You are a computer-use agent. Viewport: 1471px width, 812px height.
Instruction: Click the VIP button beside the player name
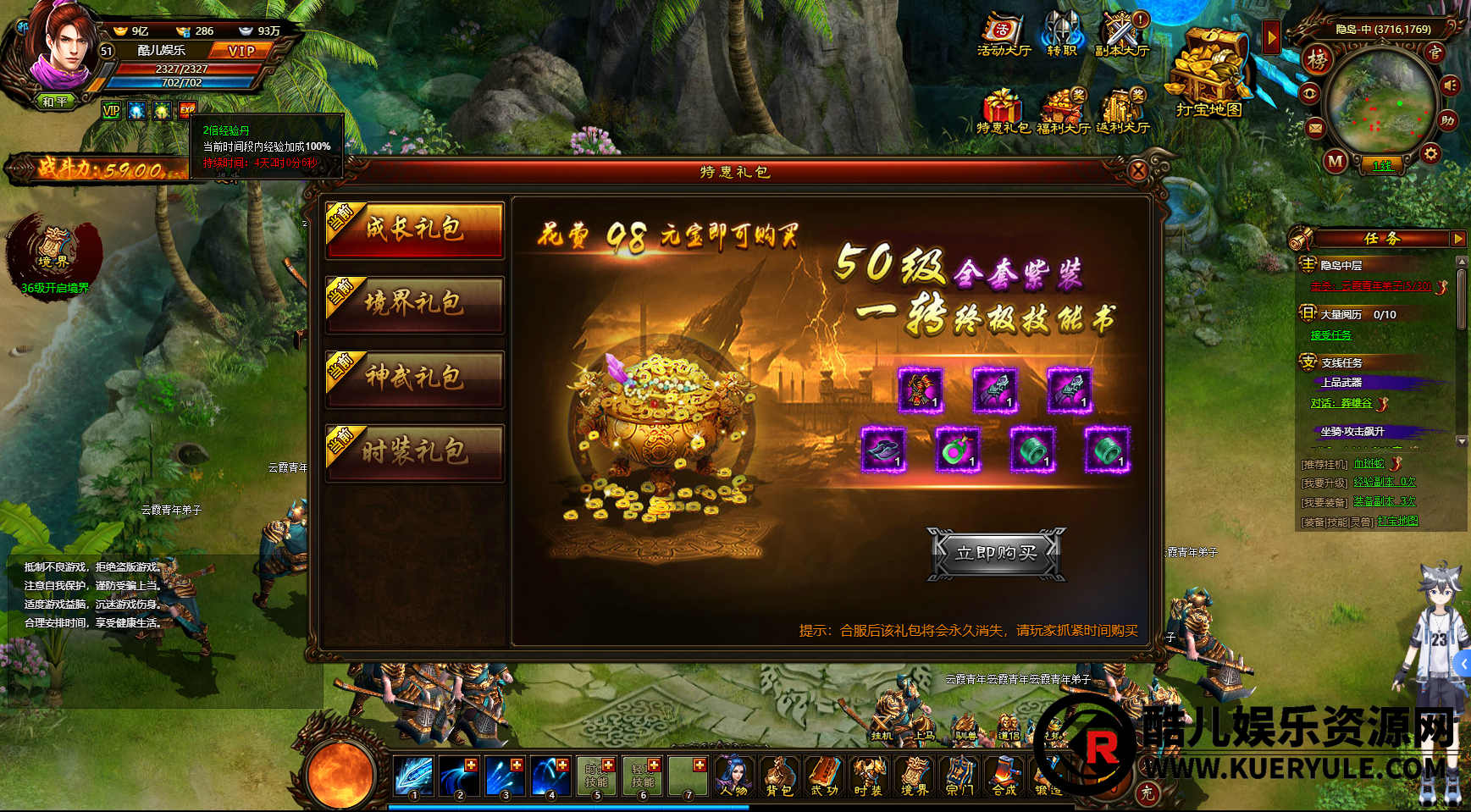[241, 51]
